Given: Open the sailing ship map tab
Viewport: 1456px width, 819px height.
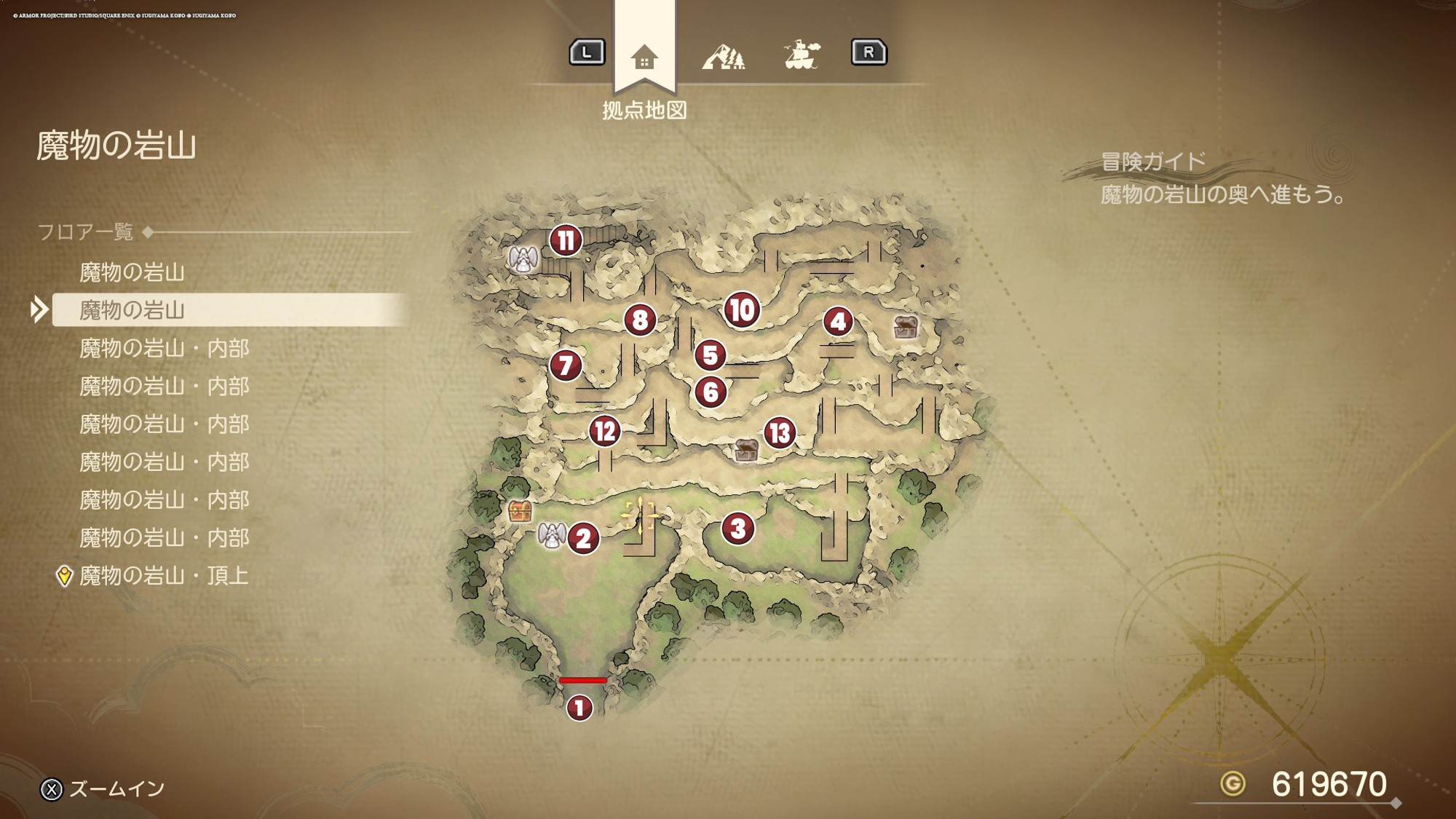Looking at the screenshot, I should [802, 55].
